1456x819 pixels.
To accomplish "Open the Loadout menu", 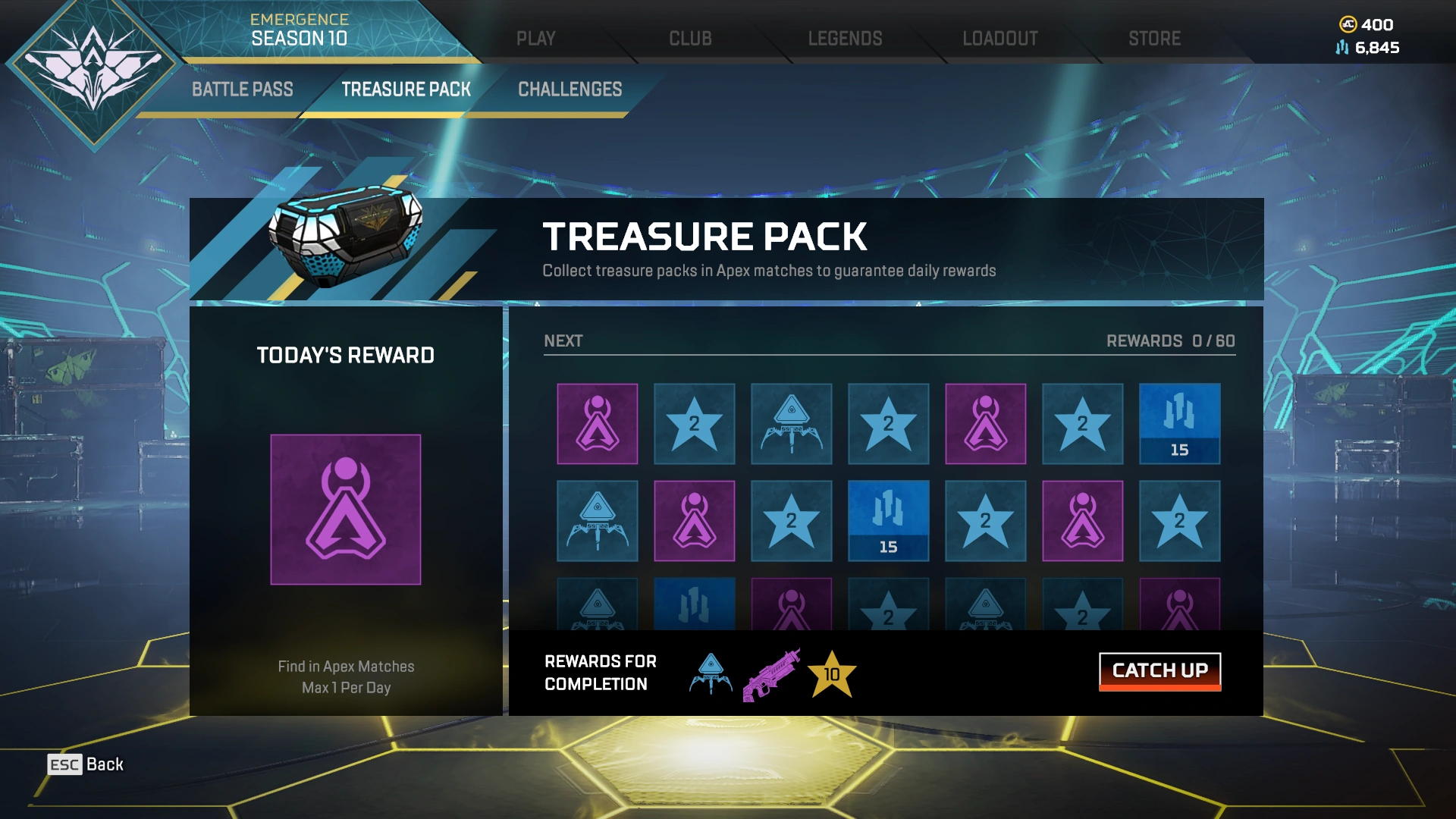I will [x=999, y=38].
